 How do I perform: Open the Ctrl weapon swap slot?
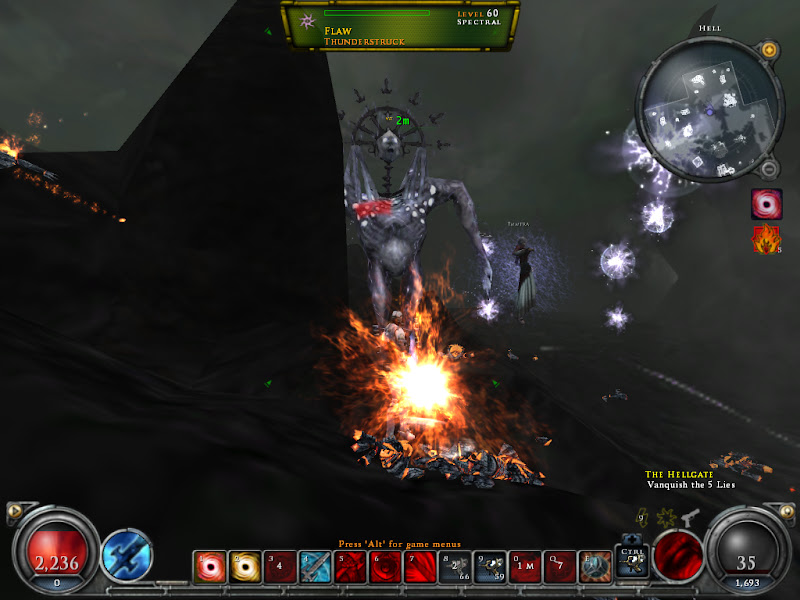tap(631, 561)
